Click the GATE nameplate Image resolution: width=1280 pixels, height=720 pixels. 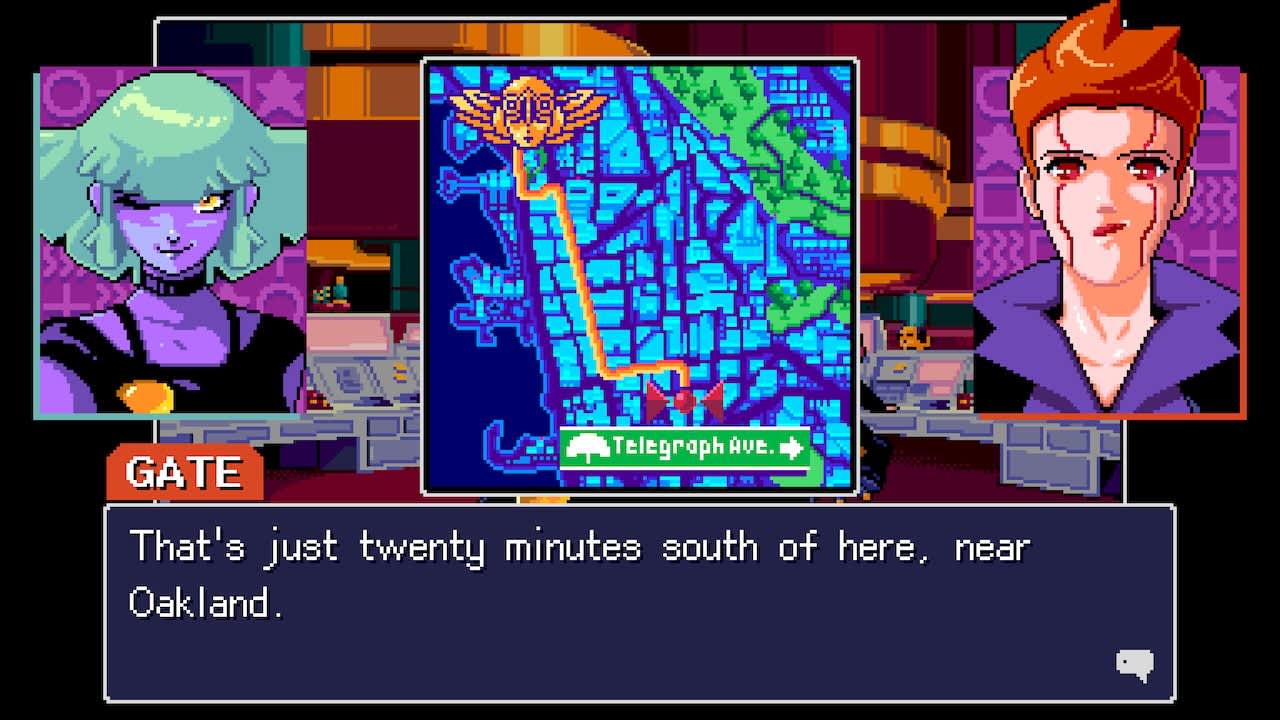[x=186, y=471]
